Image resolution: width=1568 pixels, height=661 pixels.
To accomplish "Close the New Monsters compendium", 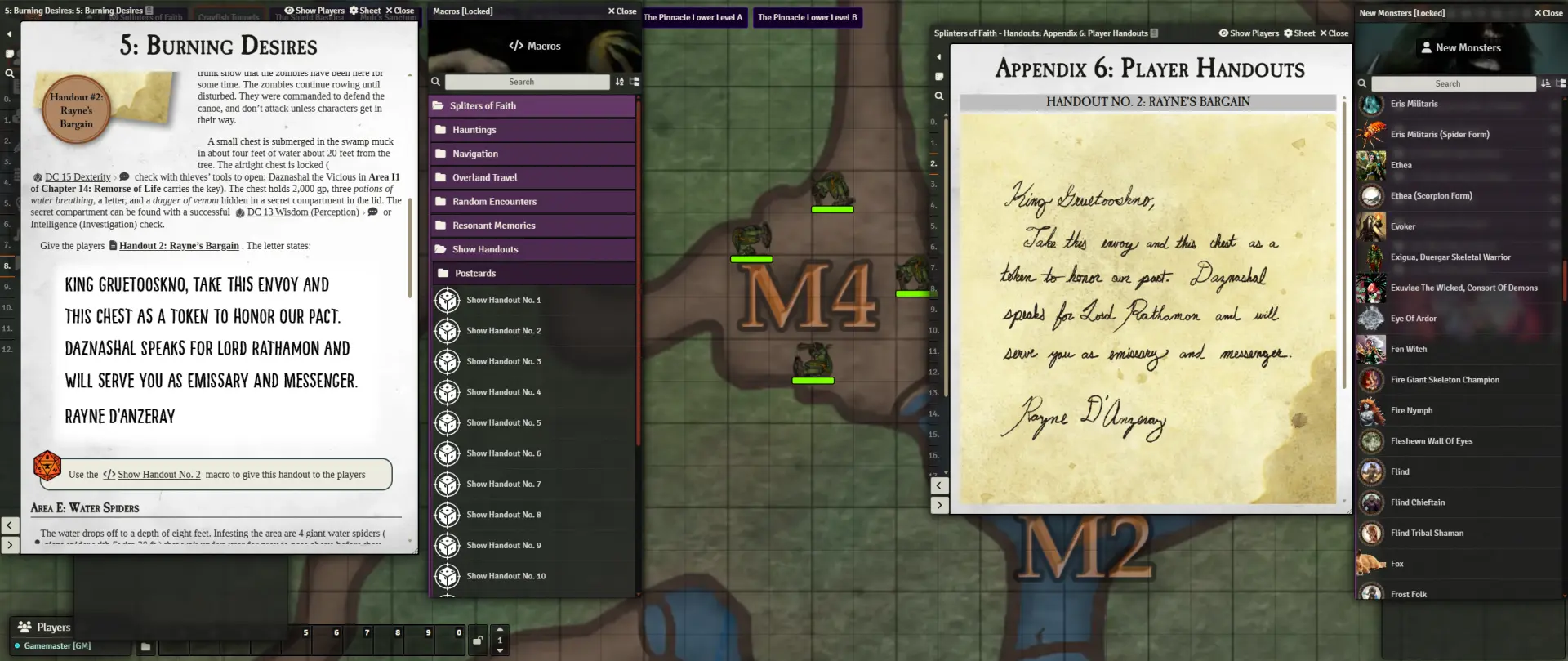I will (1548, 13).
